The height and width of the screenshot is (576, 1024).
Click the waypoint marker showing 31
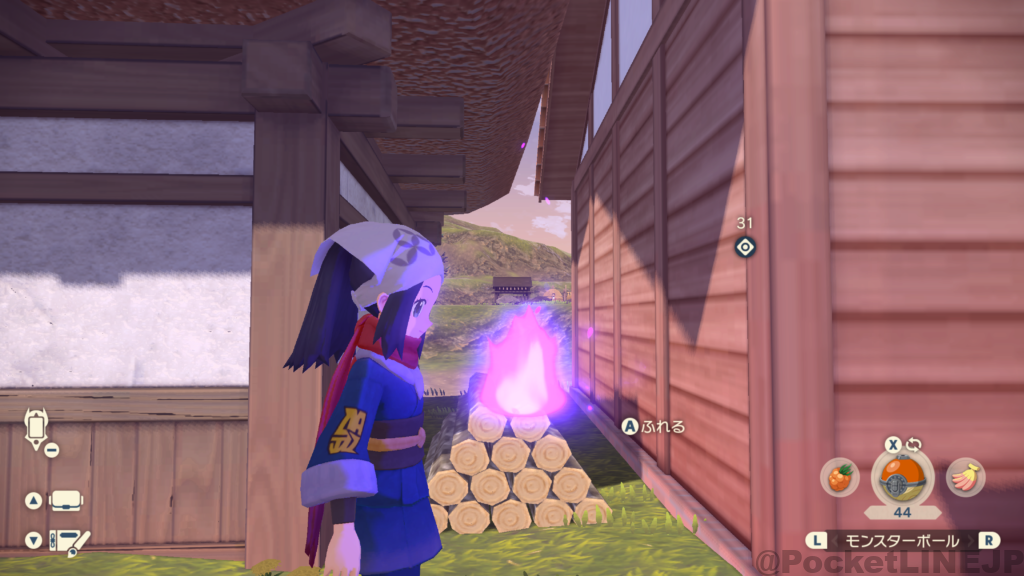click(x=744, y=247)
